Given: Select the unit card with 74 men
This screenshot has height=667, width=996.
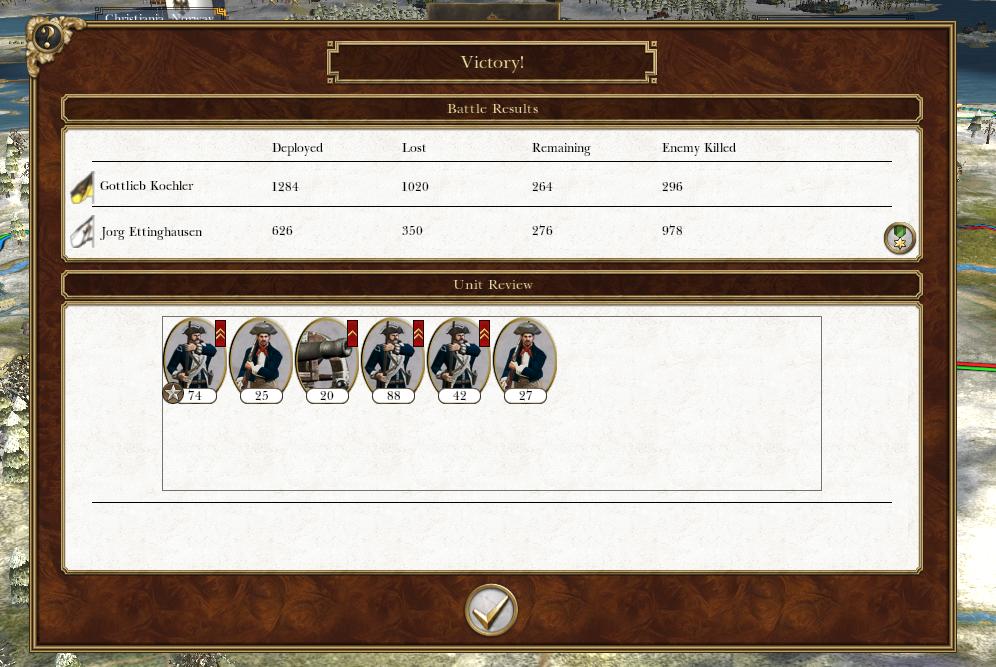Looking at the screenshot, I should point(194,358).
